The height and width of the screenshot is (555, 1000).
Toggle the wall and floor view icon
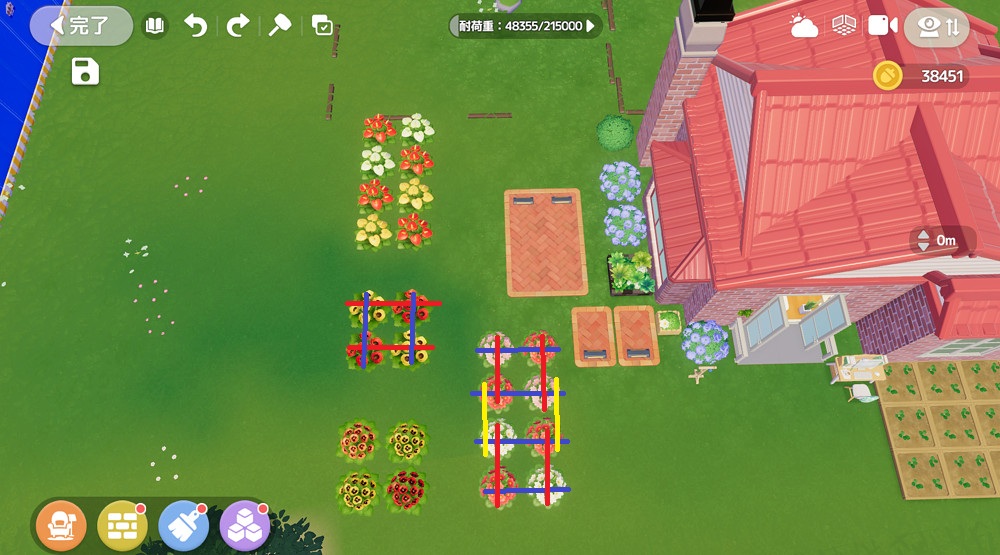click(844, 26)
